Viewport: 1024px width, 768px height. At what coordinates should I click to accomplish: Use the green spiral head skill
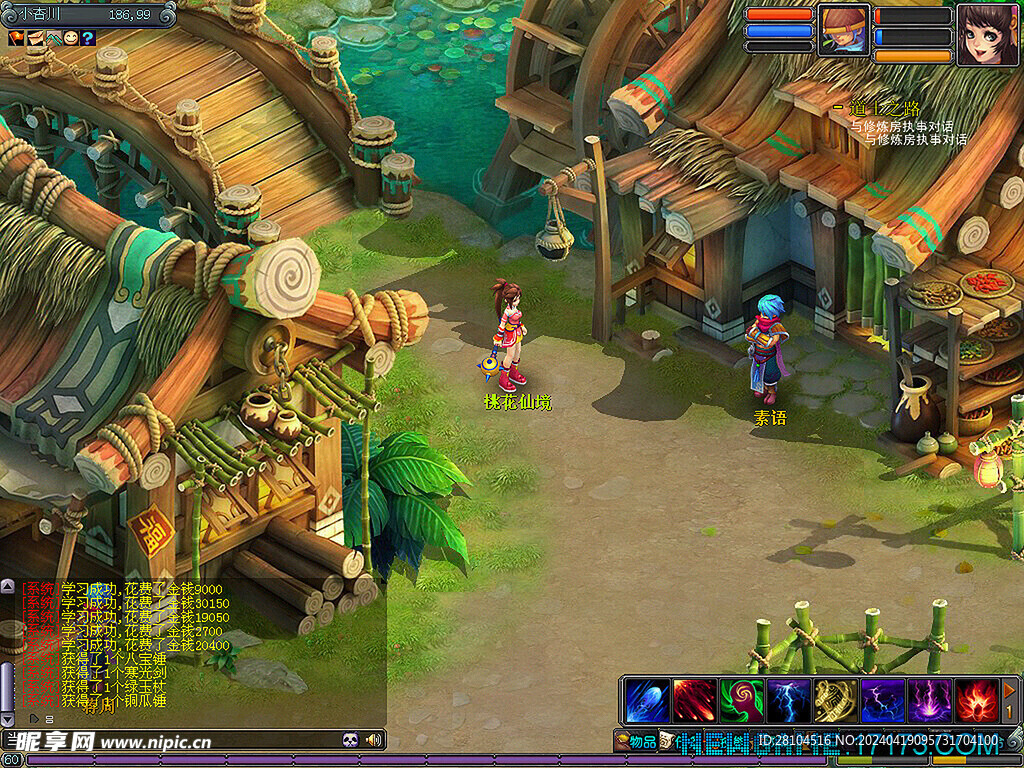[x=741, y=700]
